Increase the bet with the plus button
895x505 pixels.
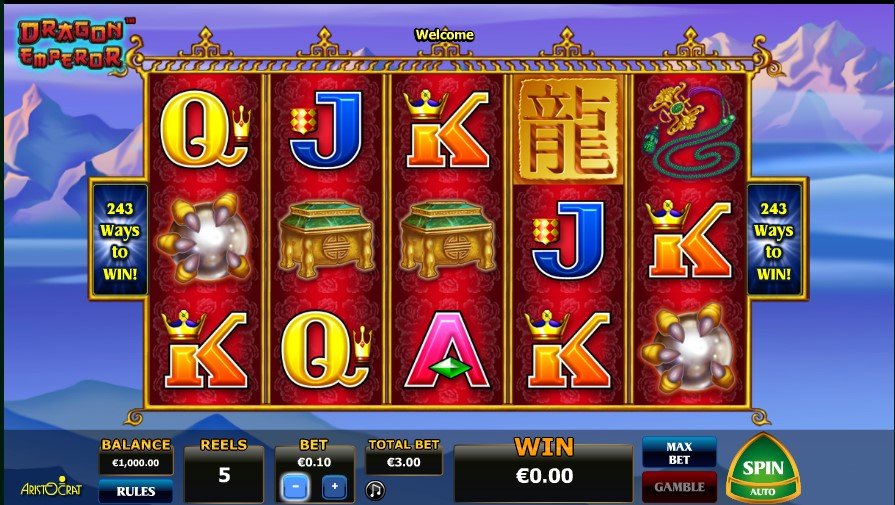pos(334,488)
